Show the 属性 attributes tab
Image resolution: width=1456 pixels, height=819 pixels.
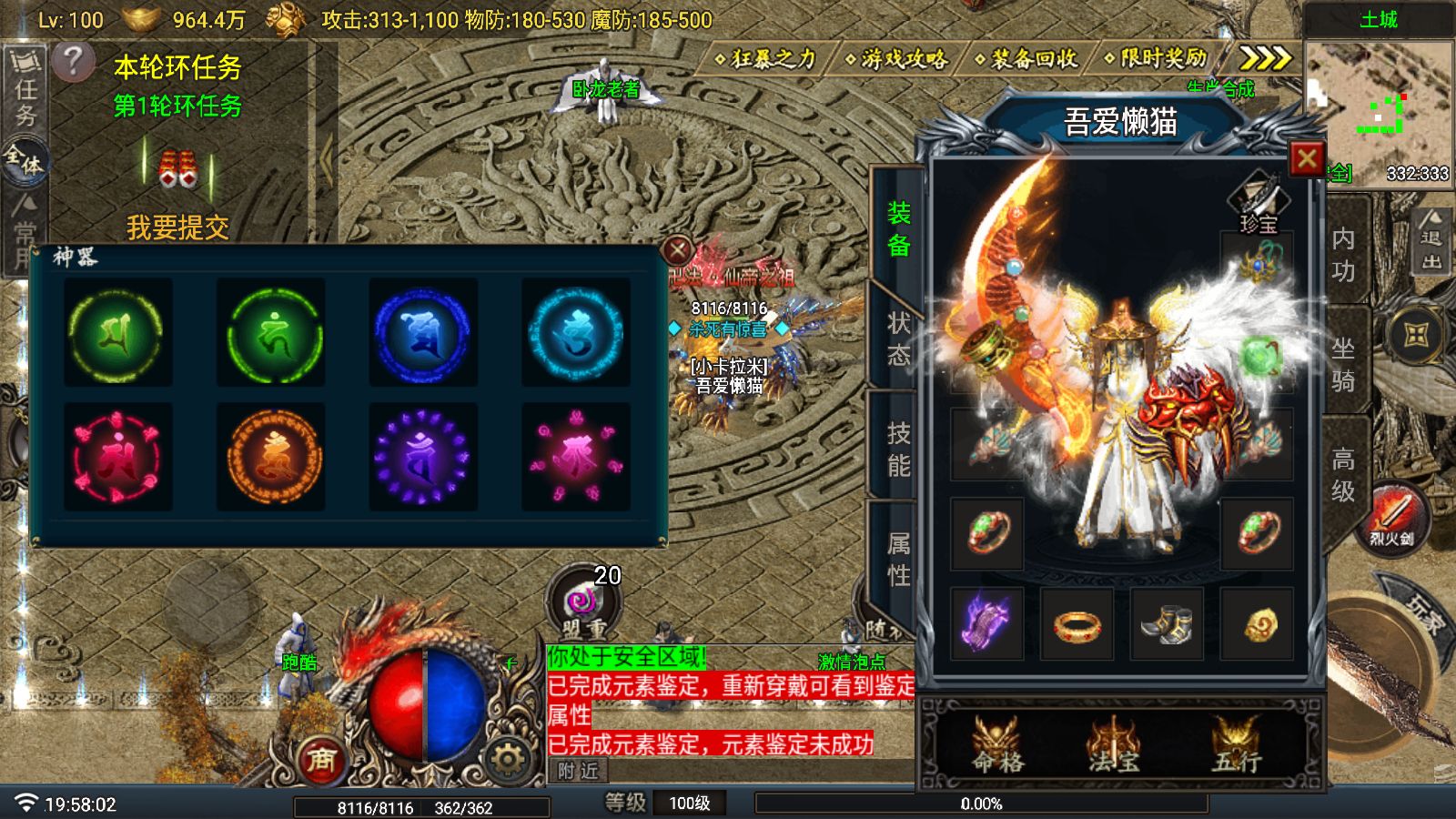898,559
